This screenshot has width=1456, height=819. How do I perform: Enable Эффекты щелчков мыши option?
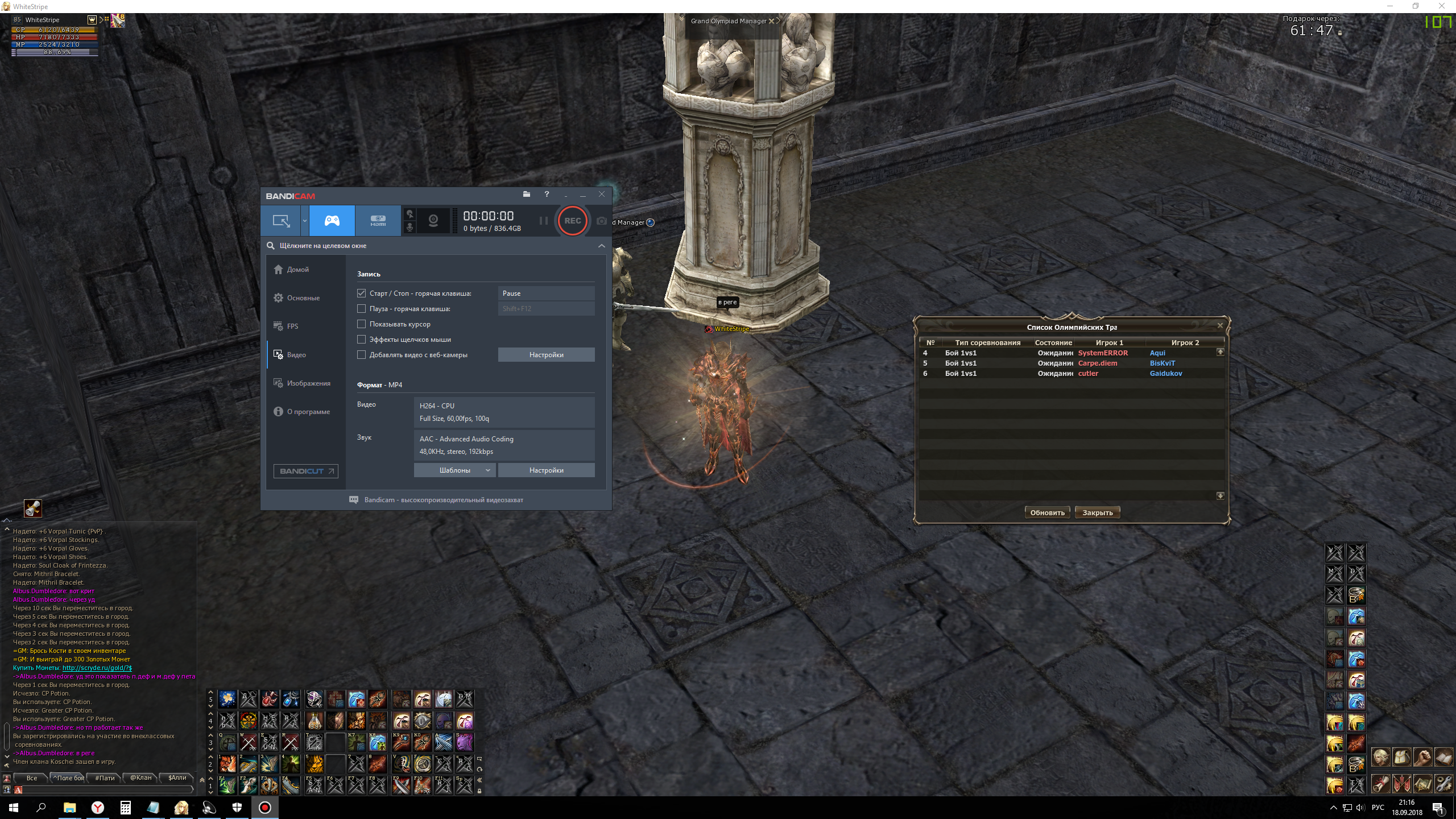click(x=362, y=340)
